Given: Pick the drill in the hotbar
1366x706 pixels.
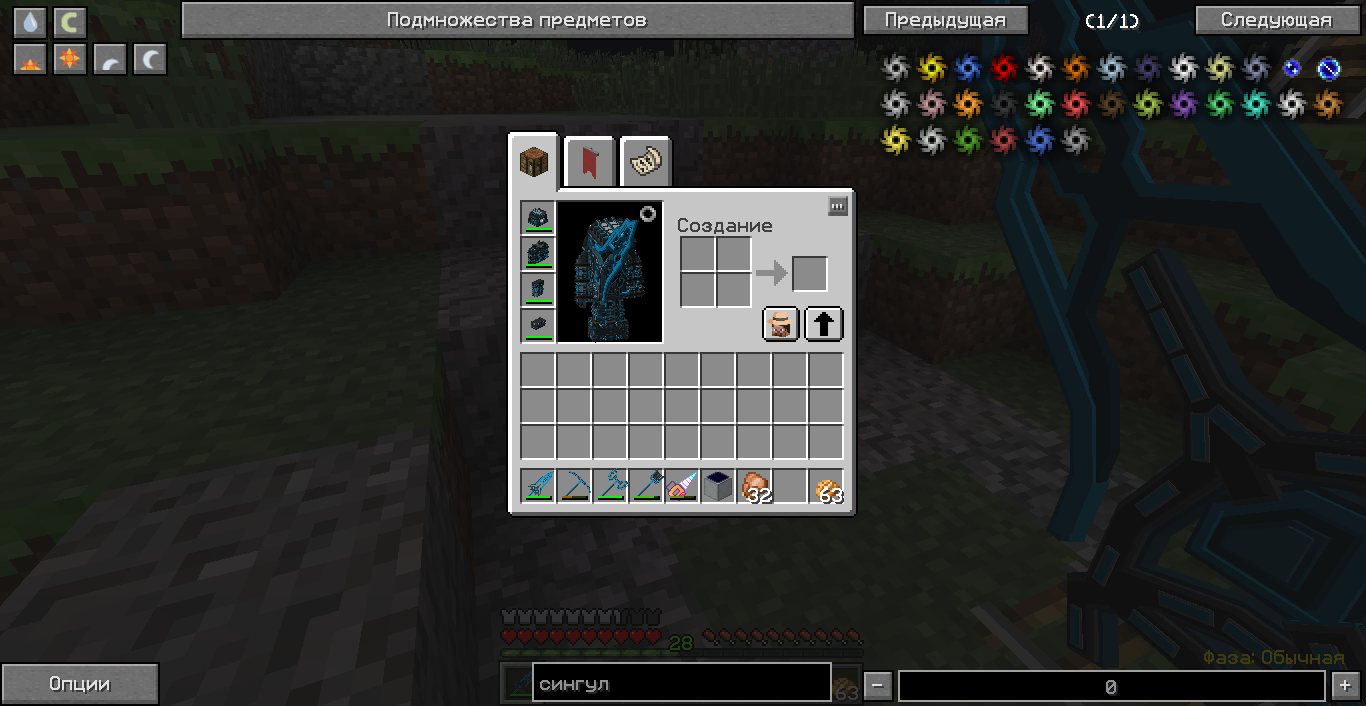Looking at the screenshot, I should click(x=682, y=486).
